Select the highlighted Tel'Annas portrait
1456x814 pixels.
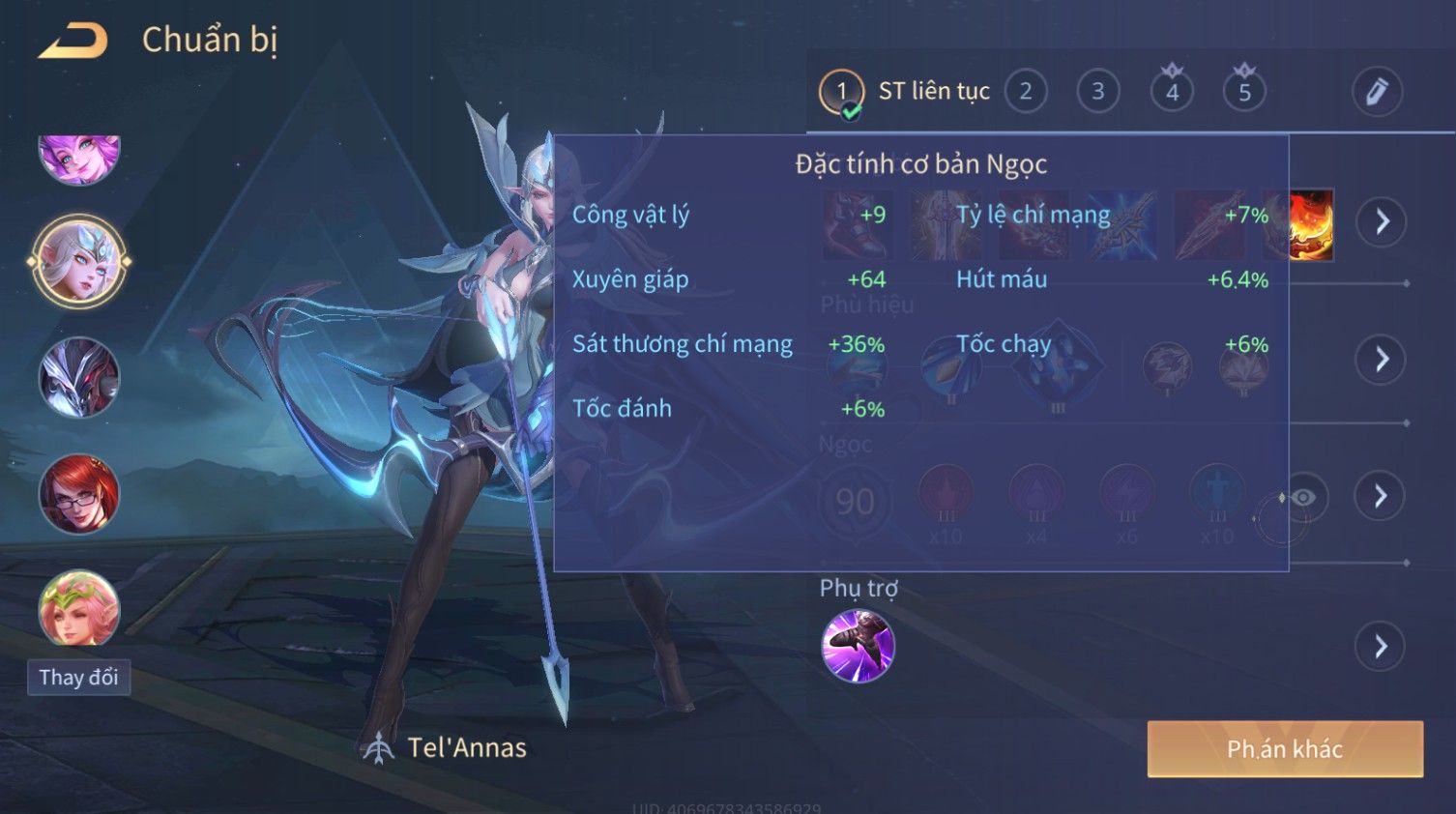pyautogui.click(x=79, y=261)
